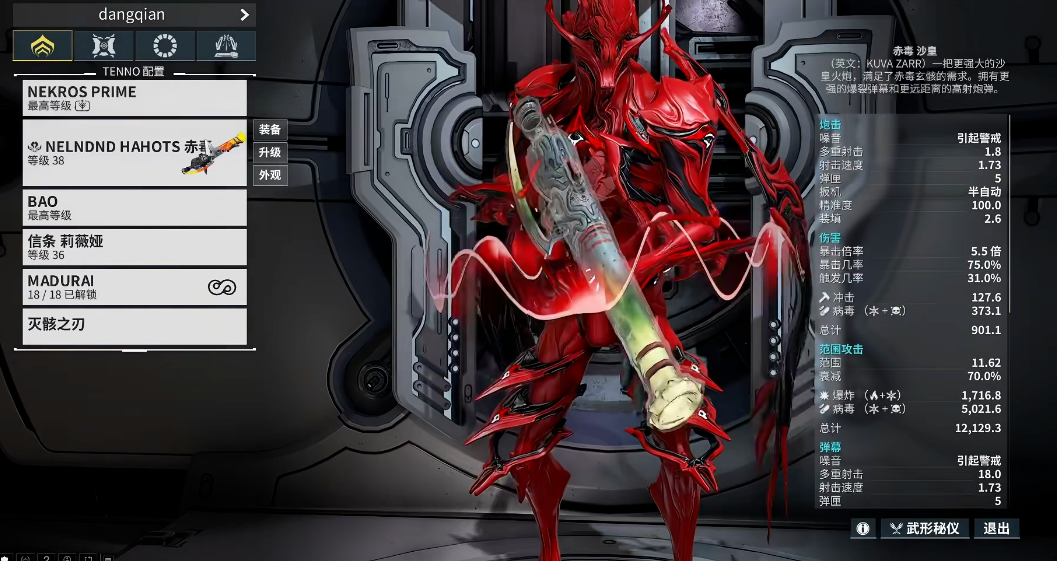The height and width of the screenshot is (561, 1057).
Task: Choose the Kuva Zarr primary weapon slot
Action: (134, 153)
